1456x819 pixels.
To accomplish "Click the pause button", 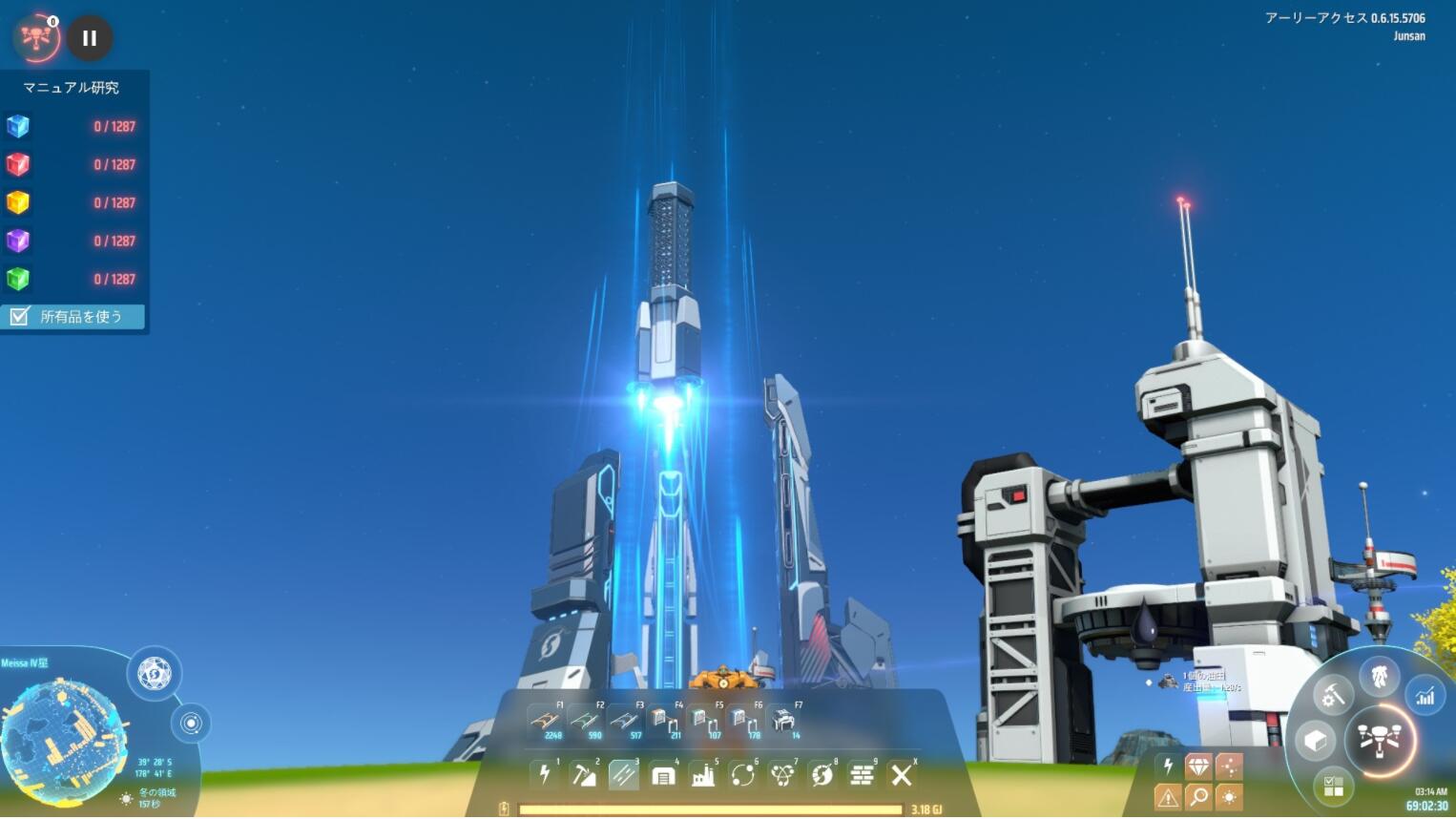I will click(90, 38).
